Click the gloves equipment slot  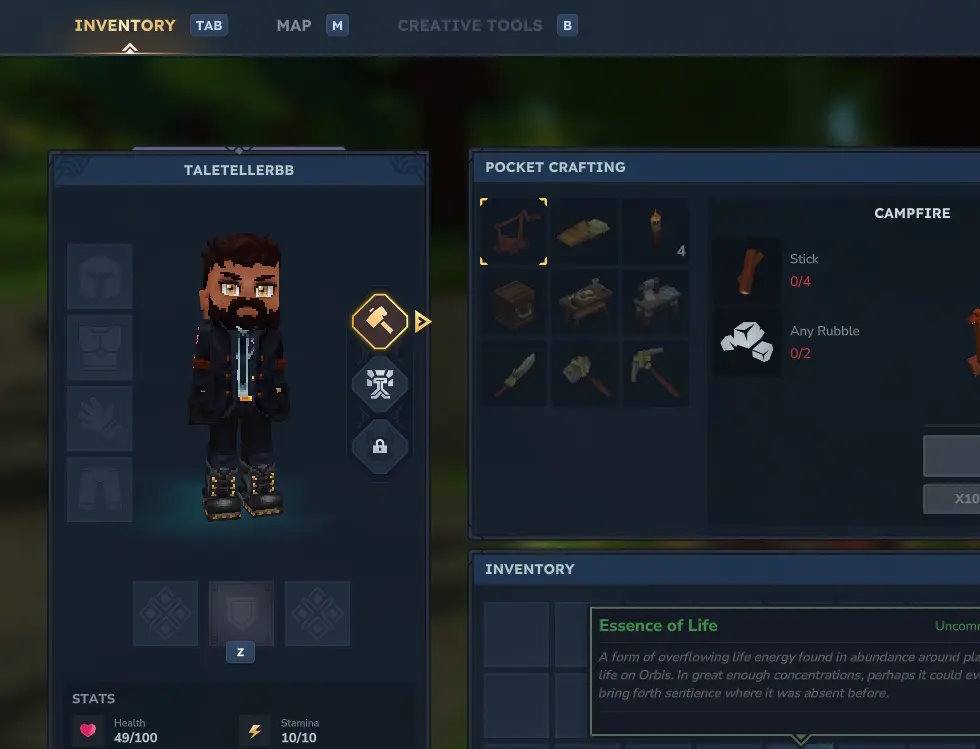(100, 418)
